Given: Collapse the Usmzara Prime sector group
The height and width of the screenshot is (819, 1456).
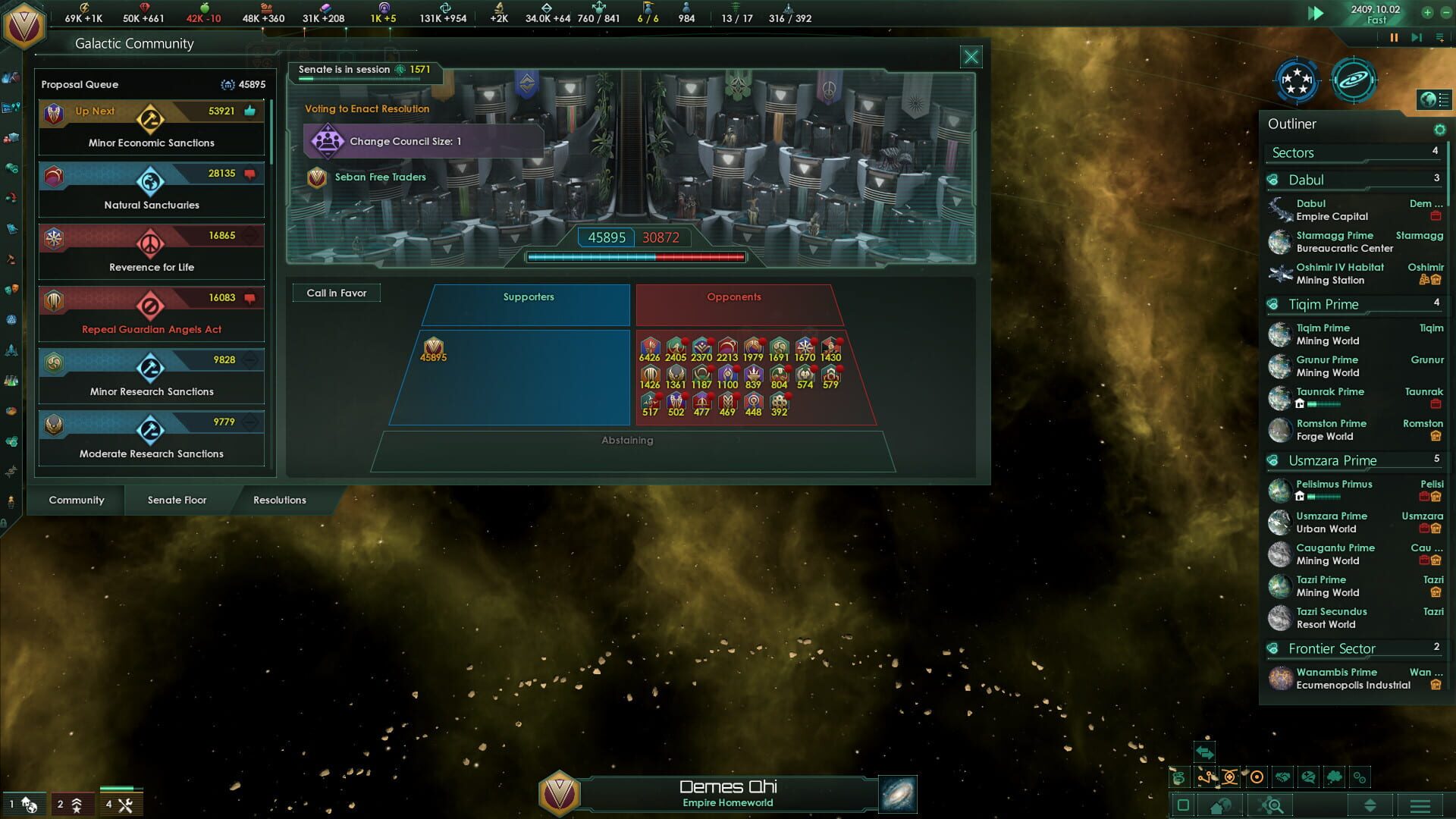Looking at the screenshot, I should tap(1332, 460).
